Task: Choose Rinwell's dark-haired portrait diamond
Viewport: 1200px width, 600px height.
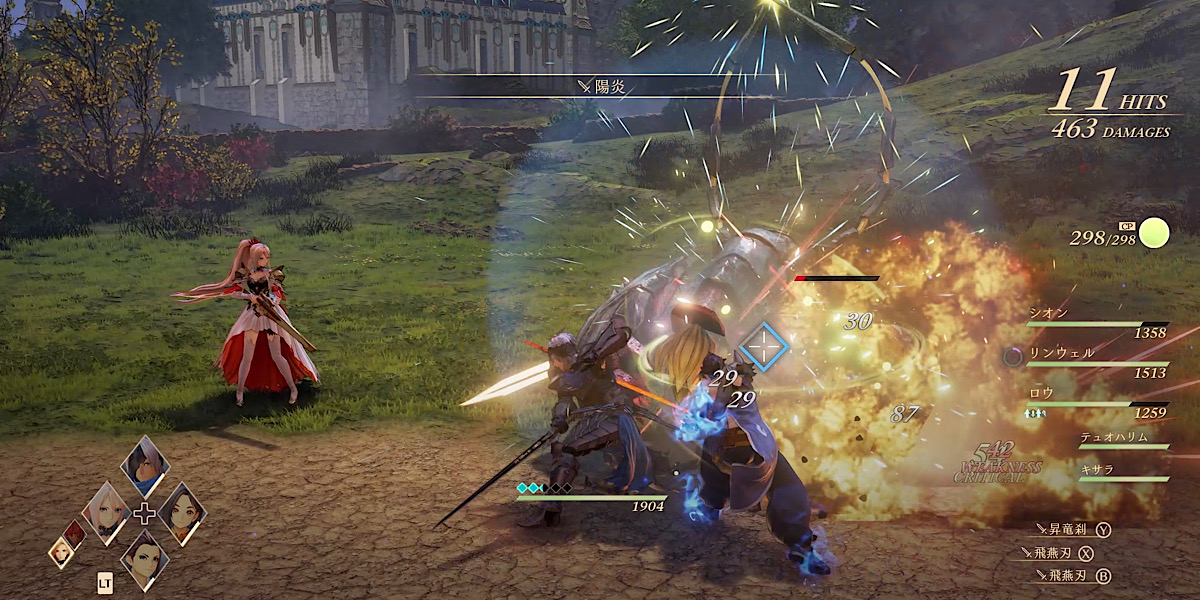Action: point(181,512)
